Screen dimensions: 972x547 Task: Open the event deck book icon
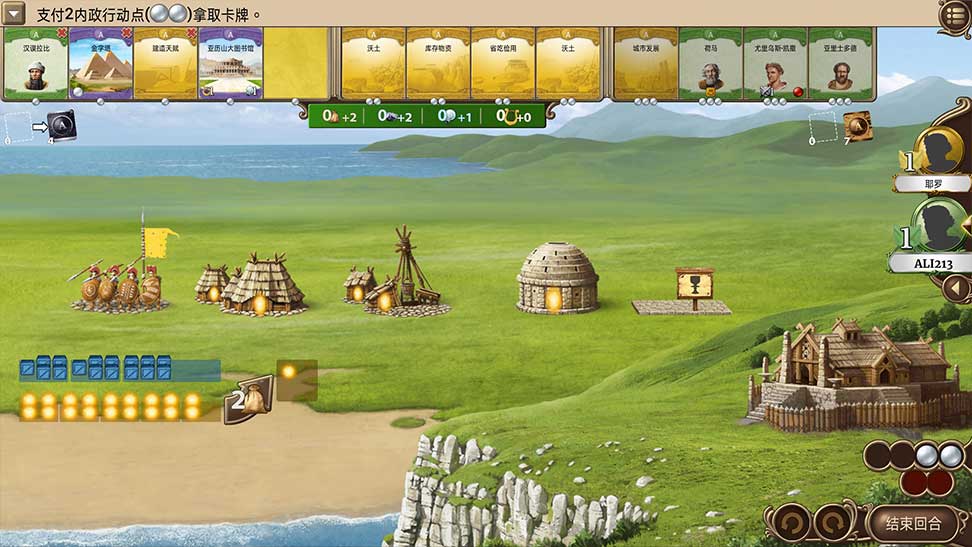click(856, 125)
